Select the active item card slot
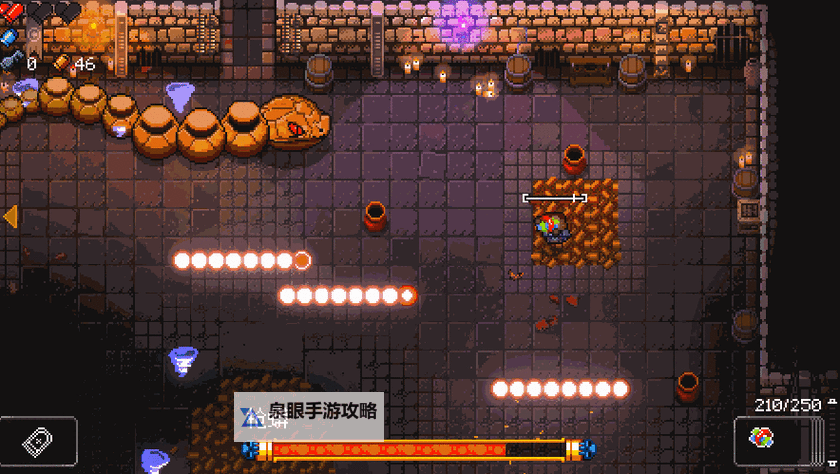 click(x=40, y=441)
